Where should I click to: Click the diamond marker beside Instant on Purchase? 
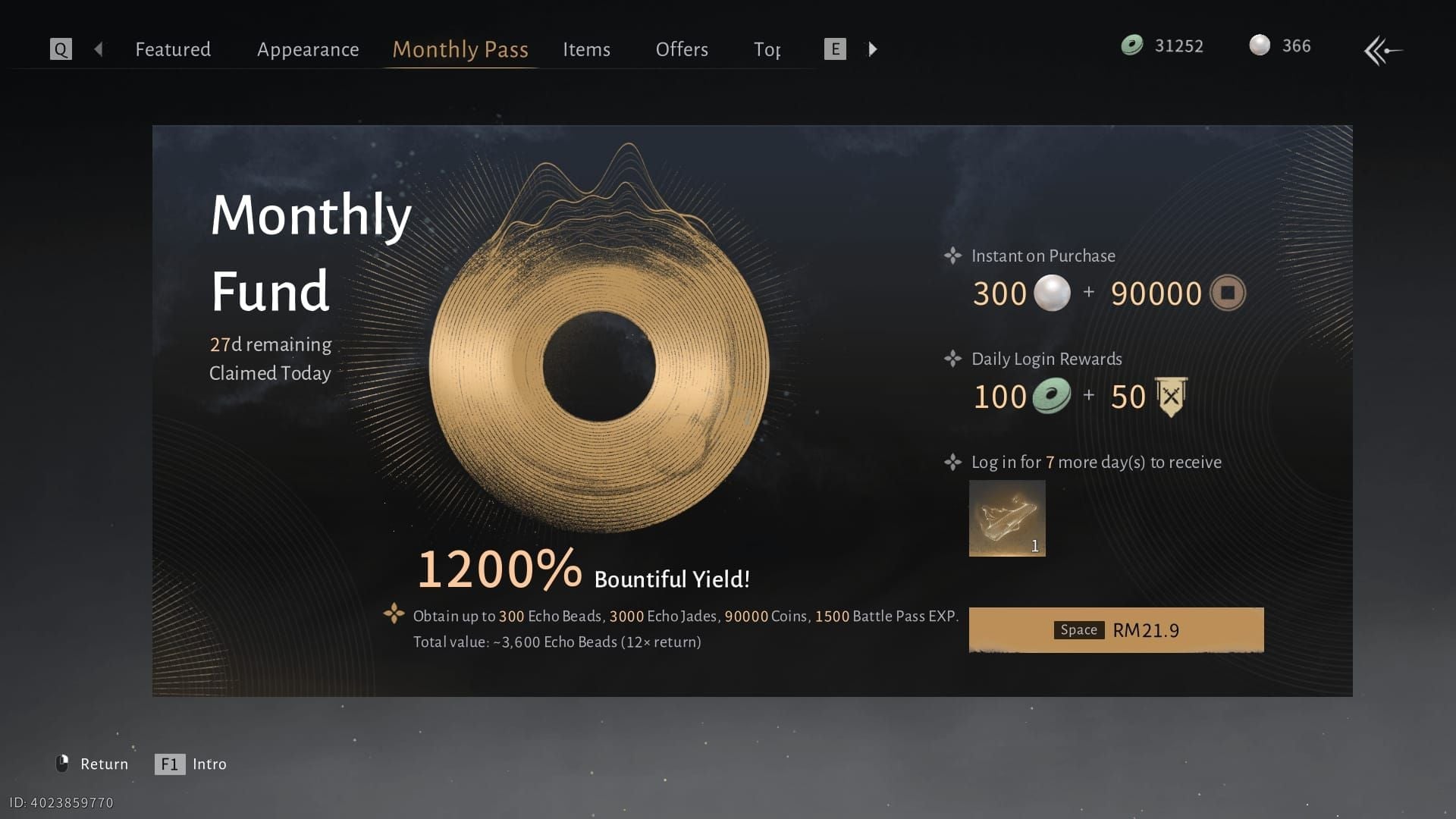pos(952,256)
